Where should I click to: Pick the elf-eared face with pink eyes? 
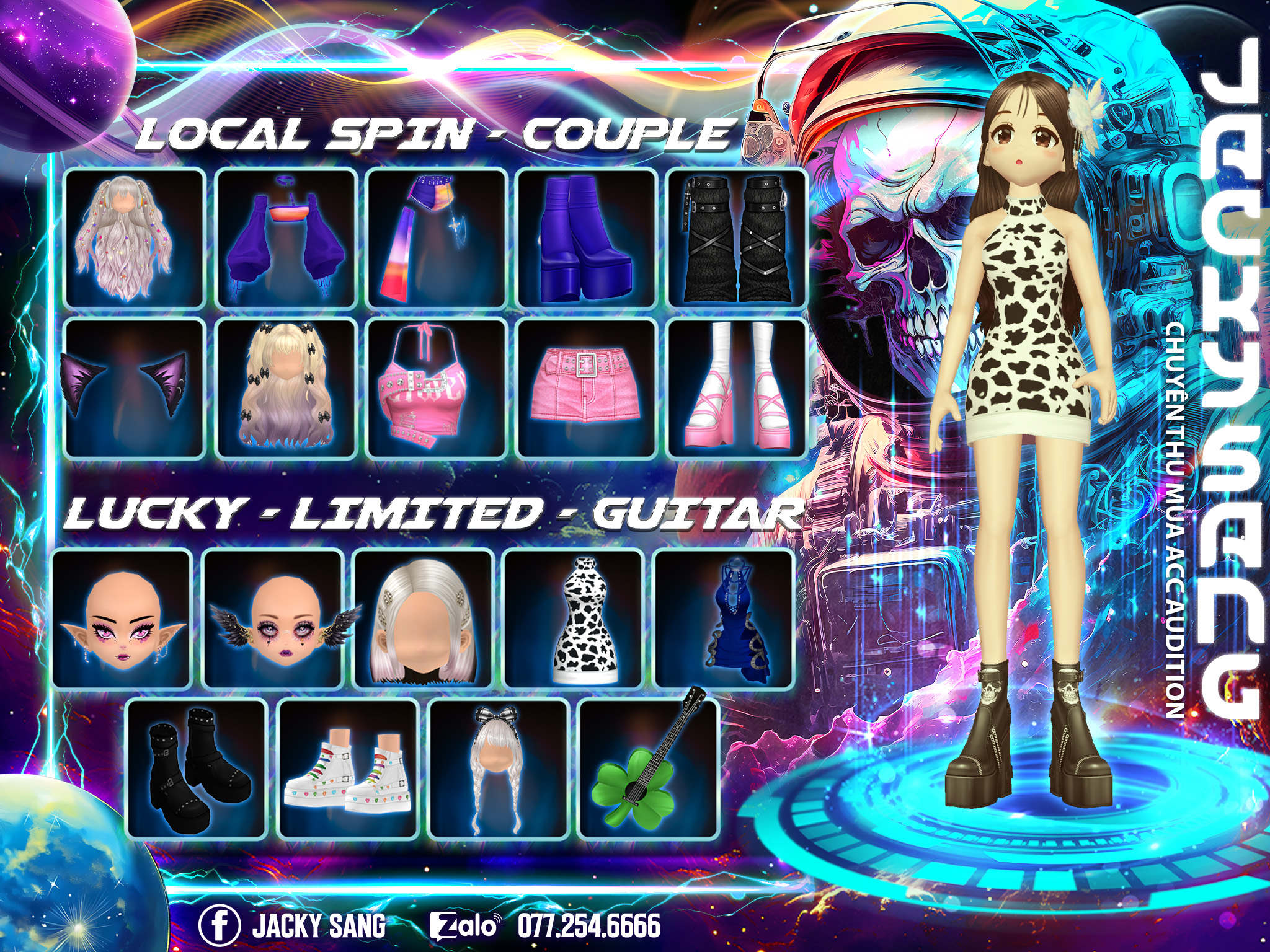(x=122, y=619)
